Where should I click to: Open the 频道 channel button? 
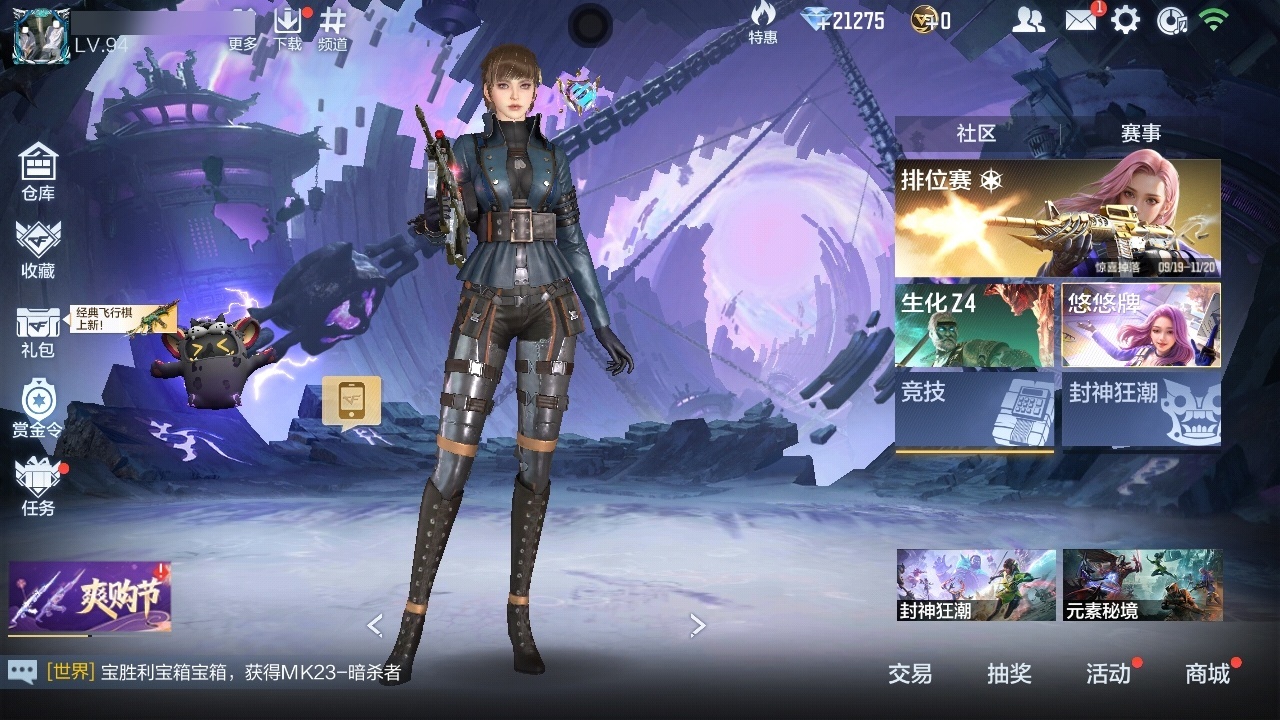[x=333, y=28]
